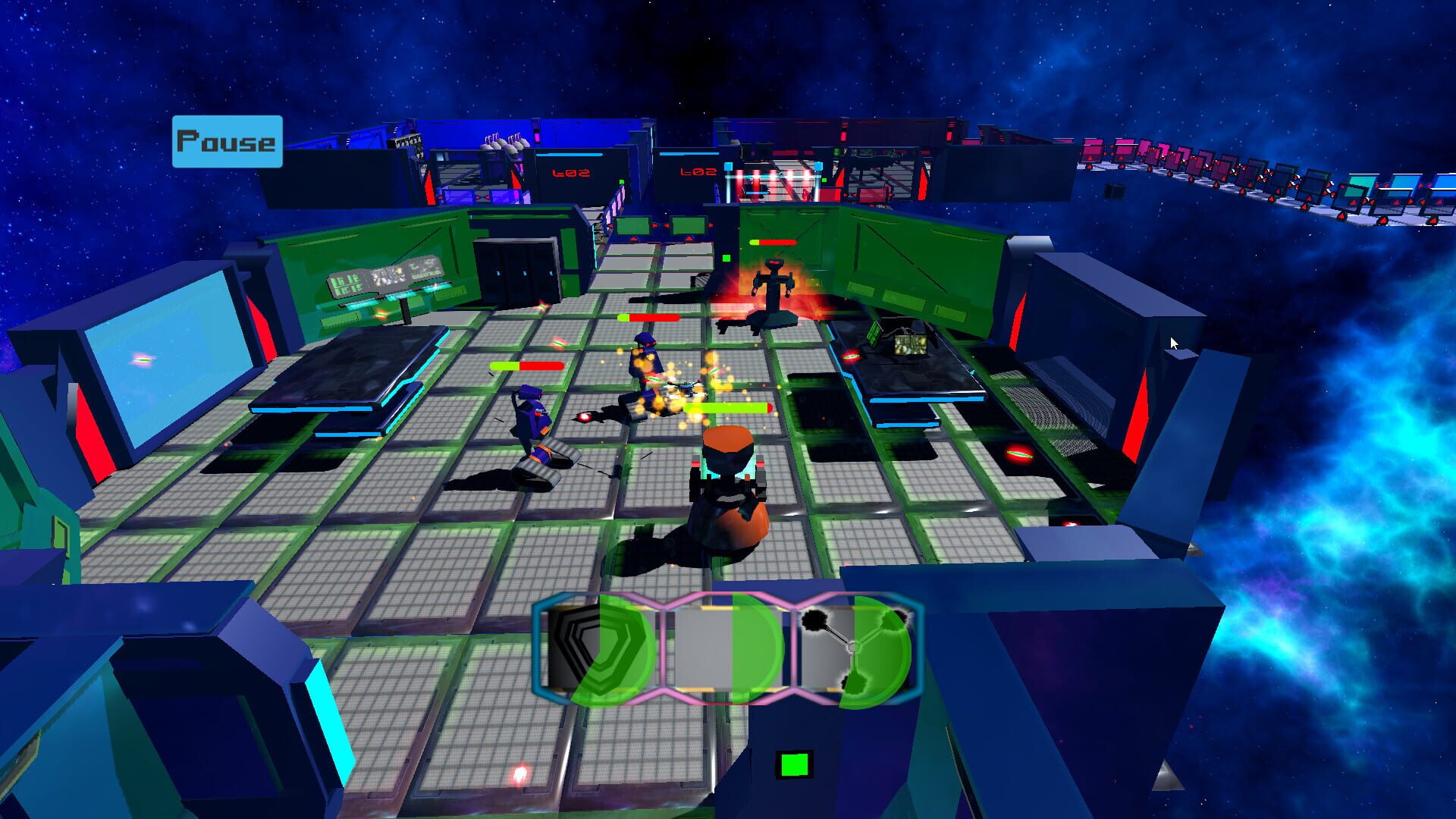This screenshot has width=1456, height=819.
Task: Click the left L02 door sign
Action: [571, 173]
